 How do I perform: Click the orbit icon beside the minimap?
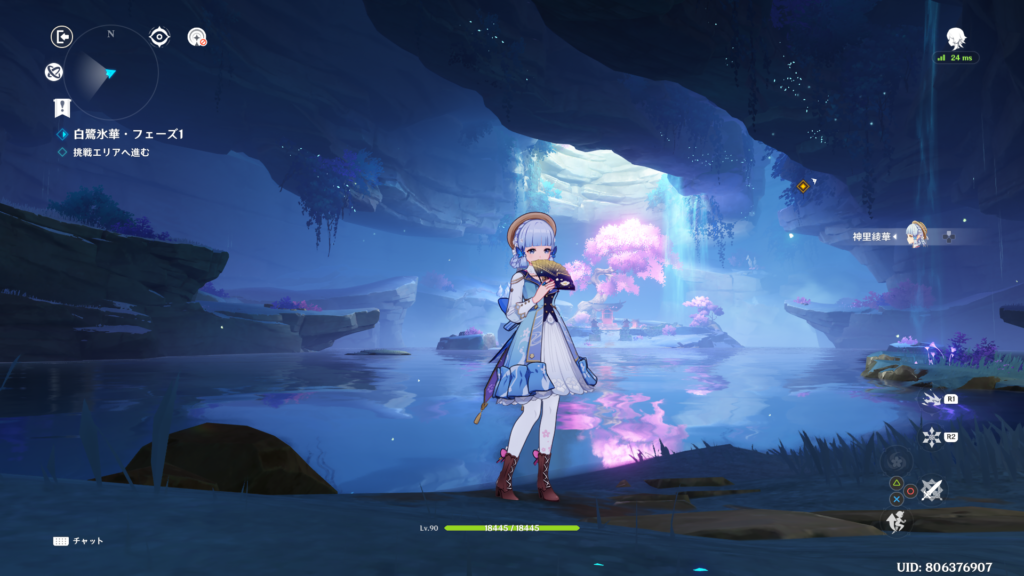click(54, 72)
